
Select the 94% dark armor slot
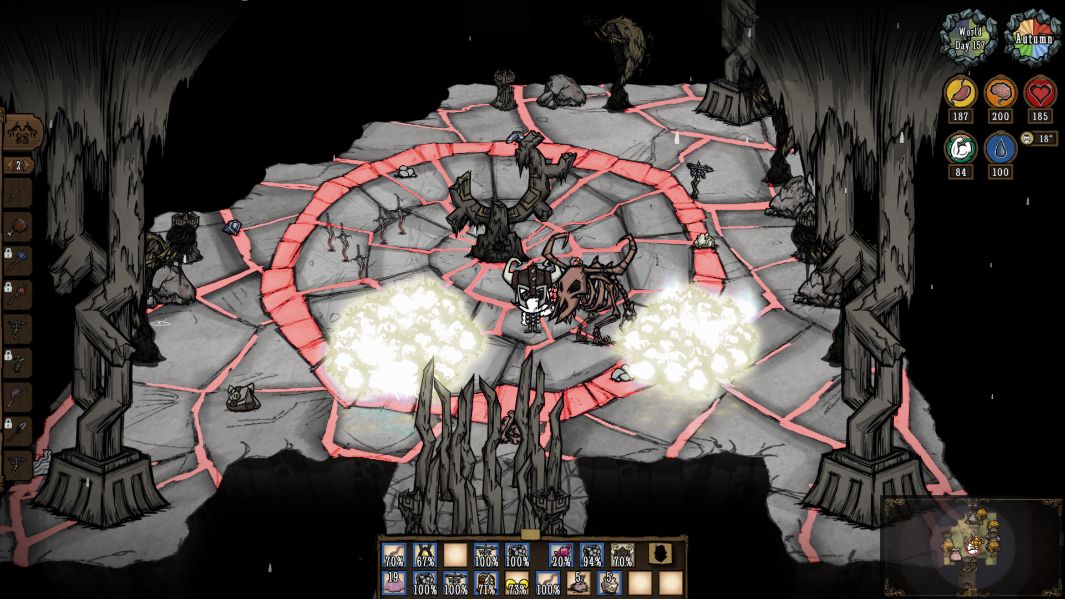click(592, 556)
